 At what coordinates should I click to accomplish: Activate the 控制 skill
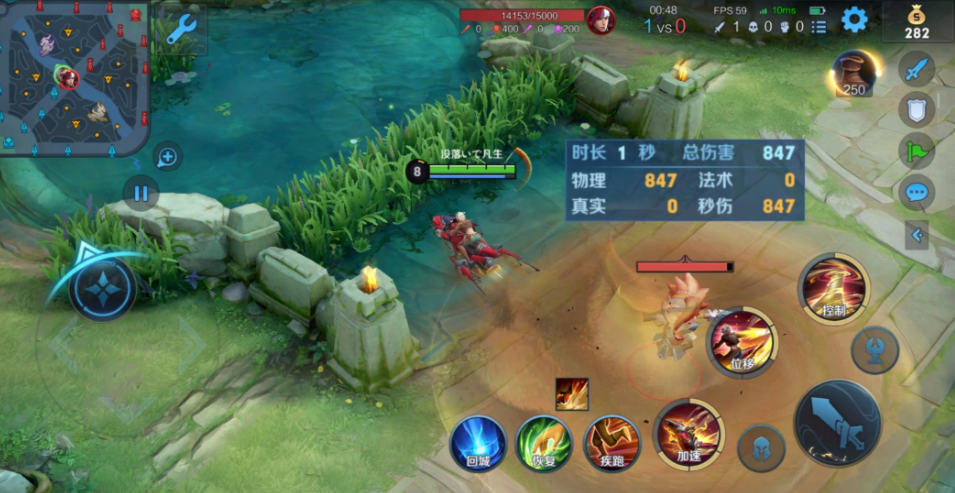[x=833, y=288]
